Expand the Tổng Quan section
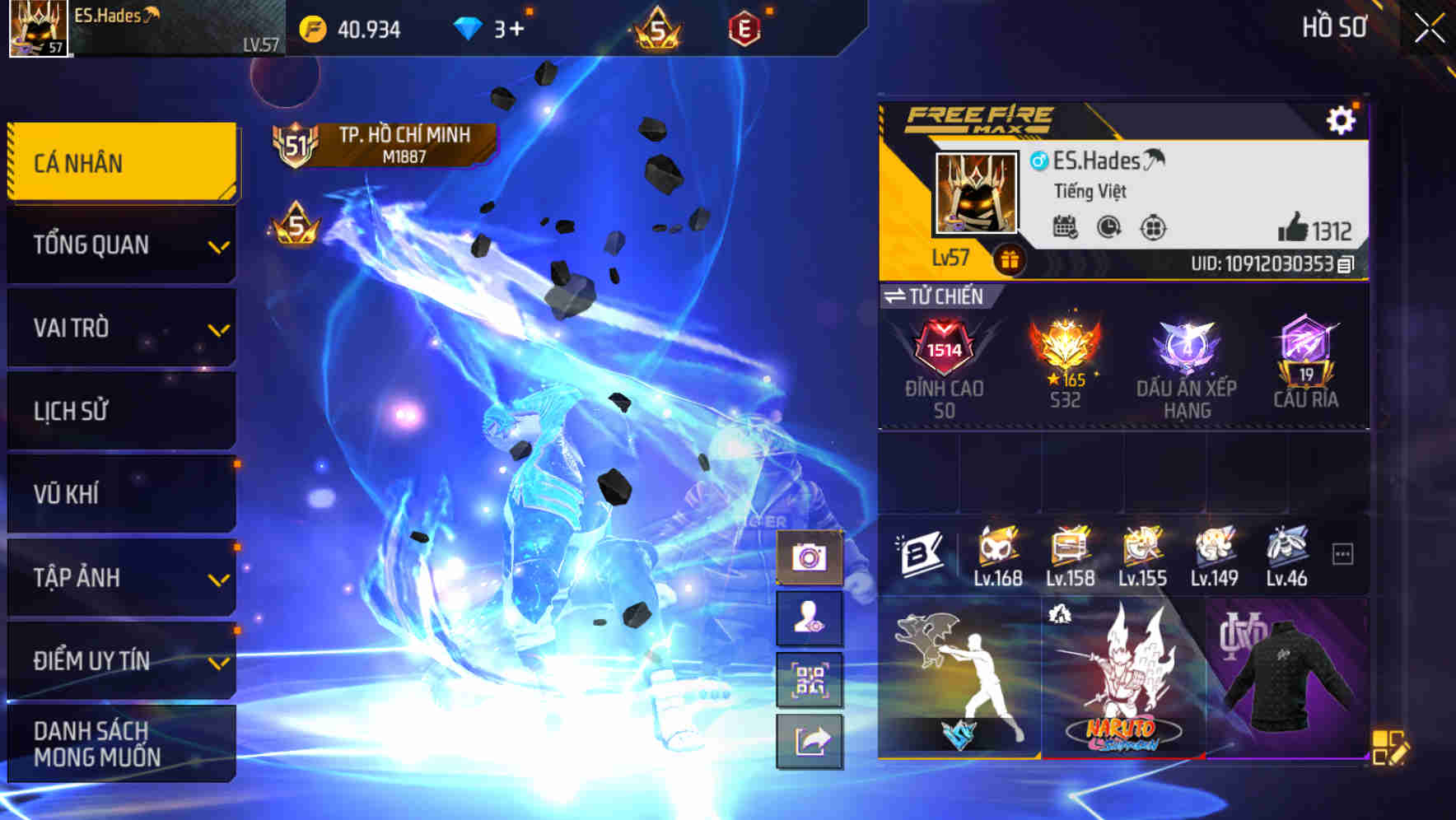Image resolution: width=1456 pixels, height=820 pixels. tap(120, 245)
